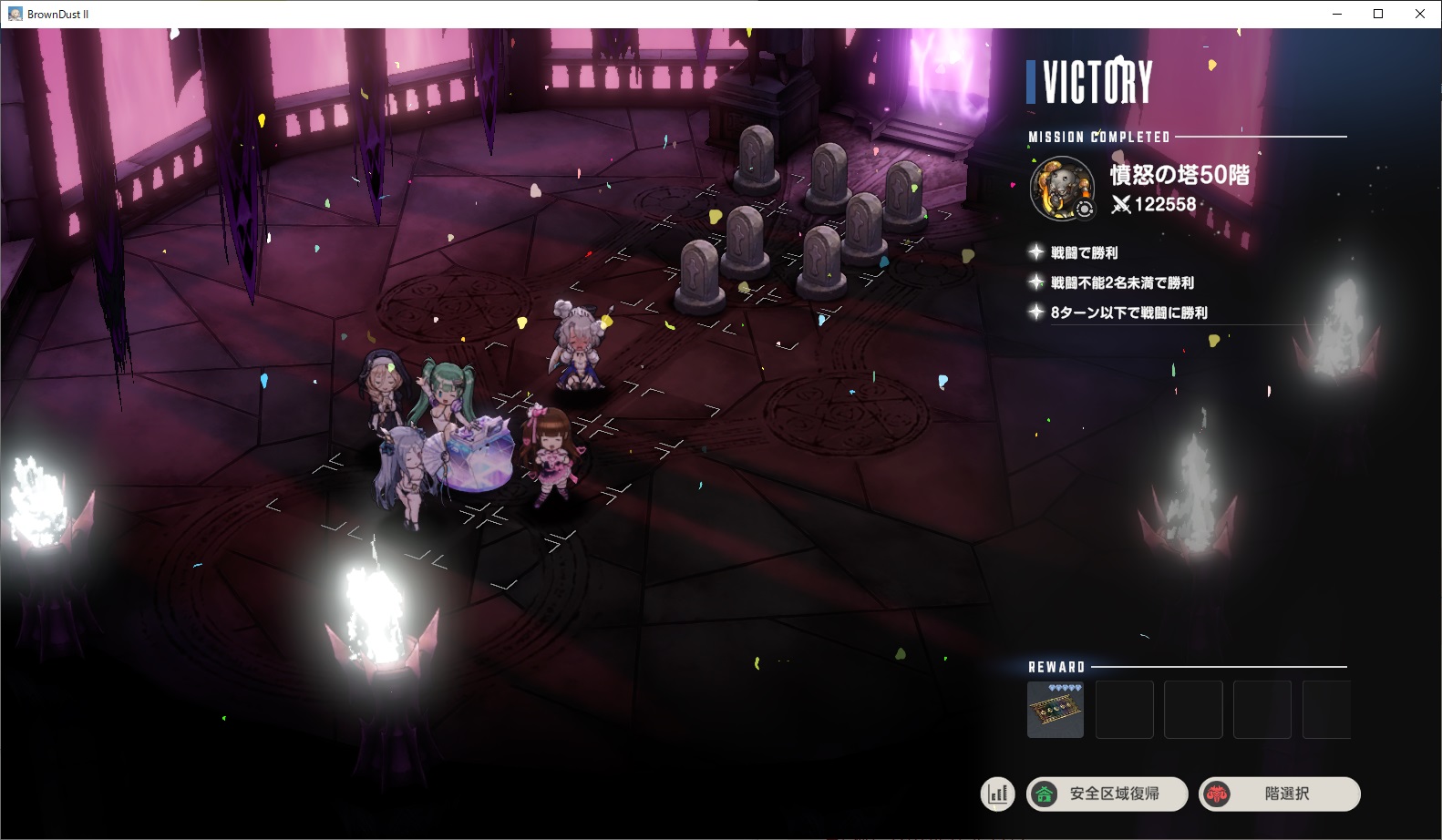The height and width of the screenshot is (840, 1442).
Task: Choose 安全区域復帰 to return to safe zone
Action: (x=1107, y=794)
